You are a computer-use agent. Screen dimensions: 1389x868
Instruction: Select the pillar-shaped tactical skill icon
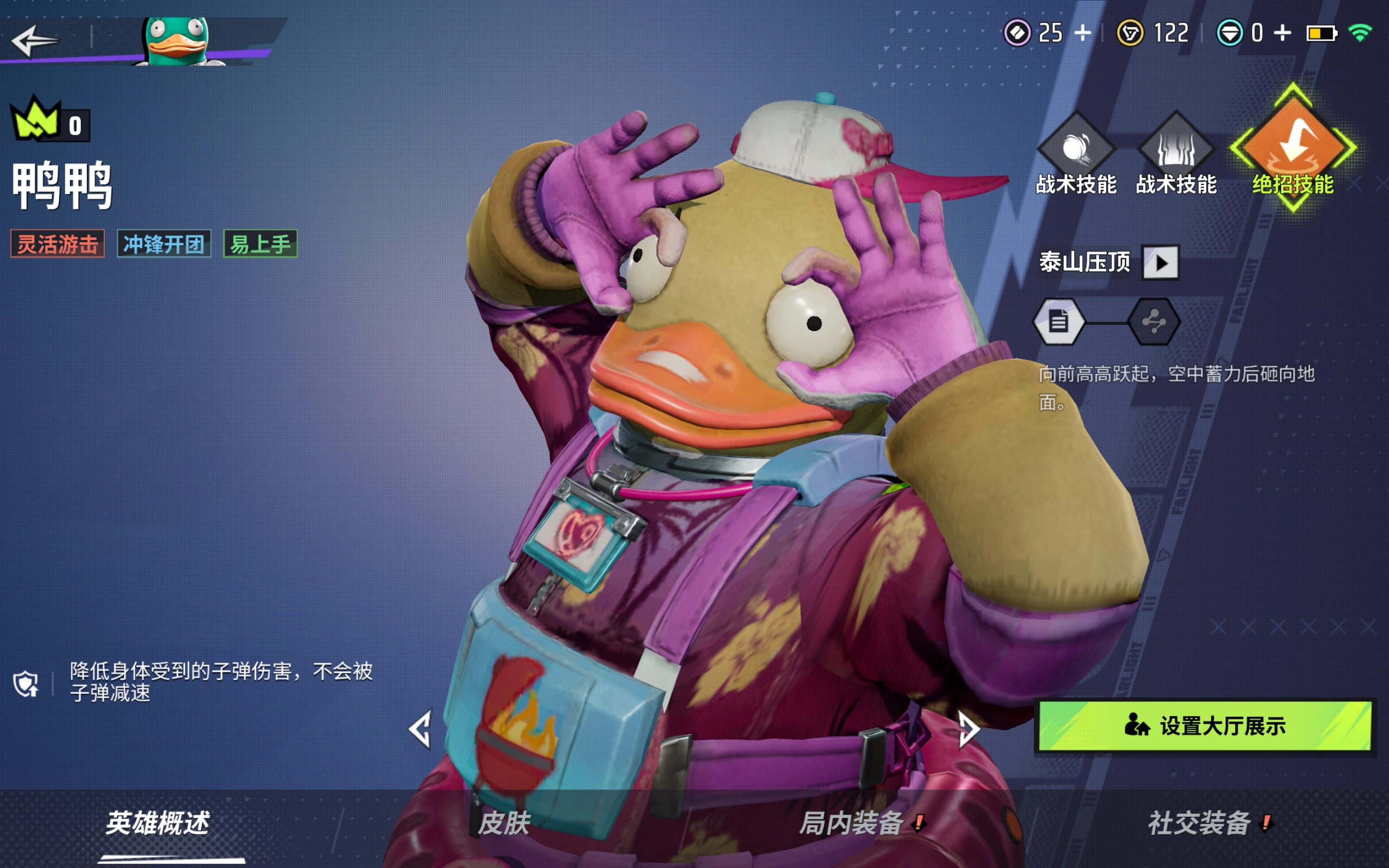1176,148
